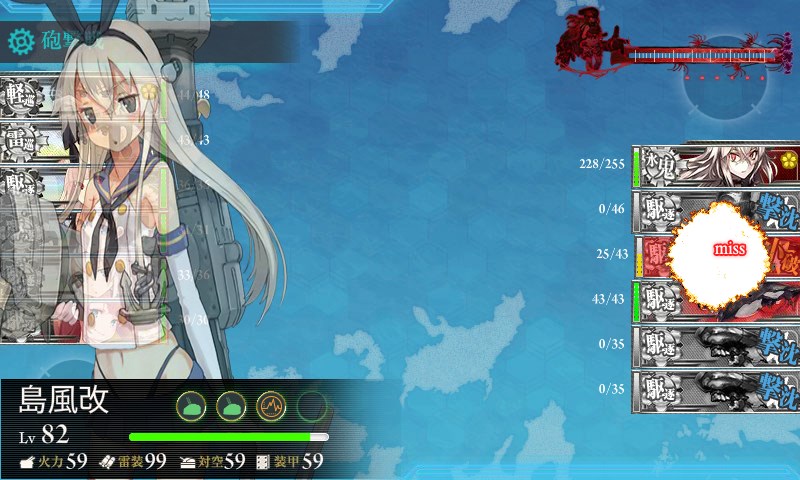Choose the enemy destroyer with 43/43 HP
Image resolution: width=800 pixels, height=480 pixels.
coord(717,301)
